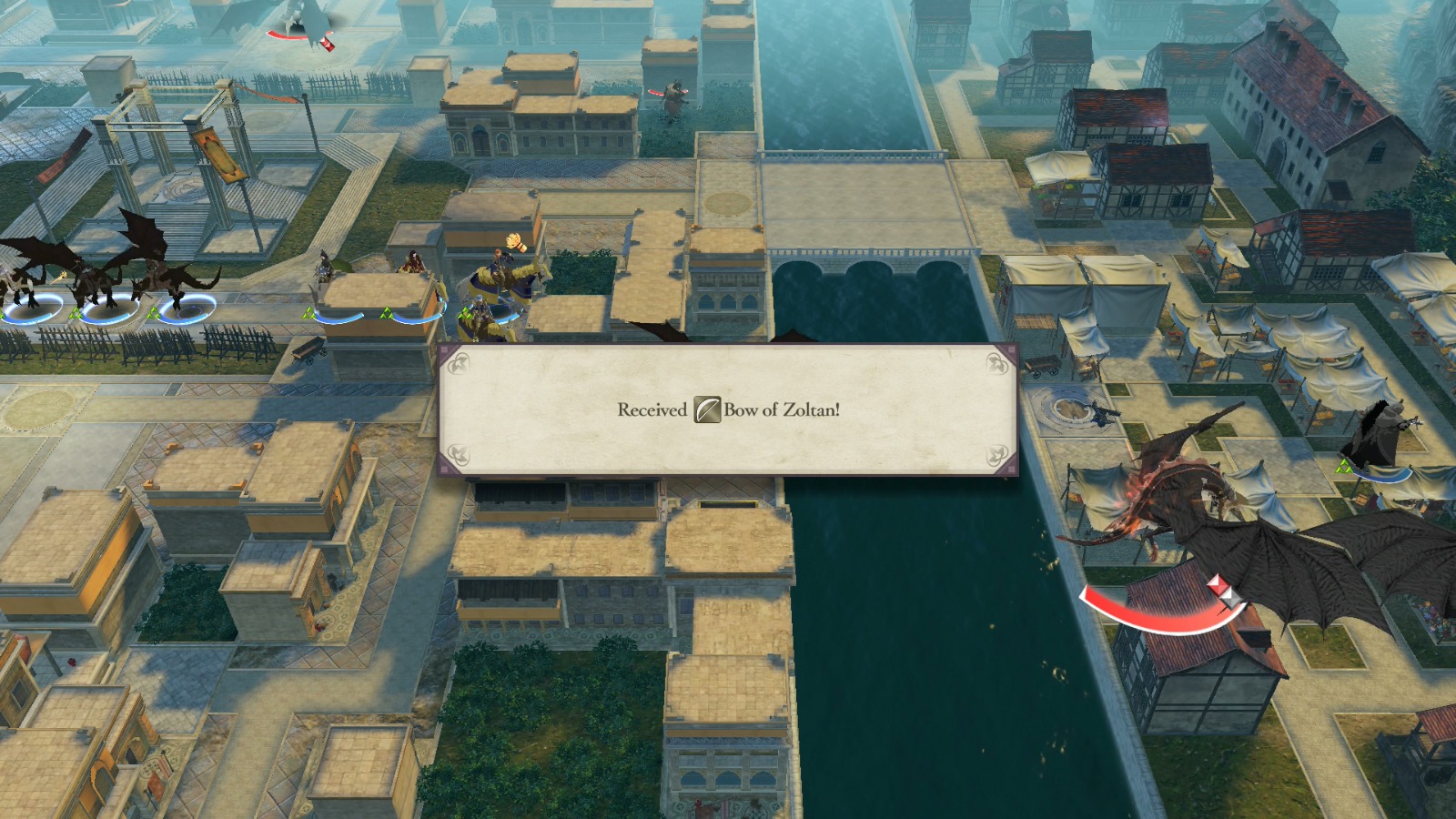Click the bottom-left decoration of the dialog frame
The height and width of the screenshot is (819, 1456).
[x=459, y=454]
